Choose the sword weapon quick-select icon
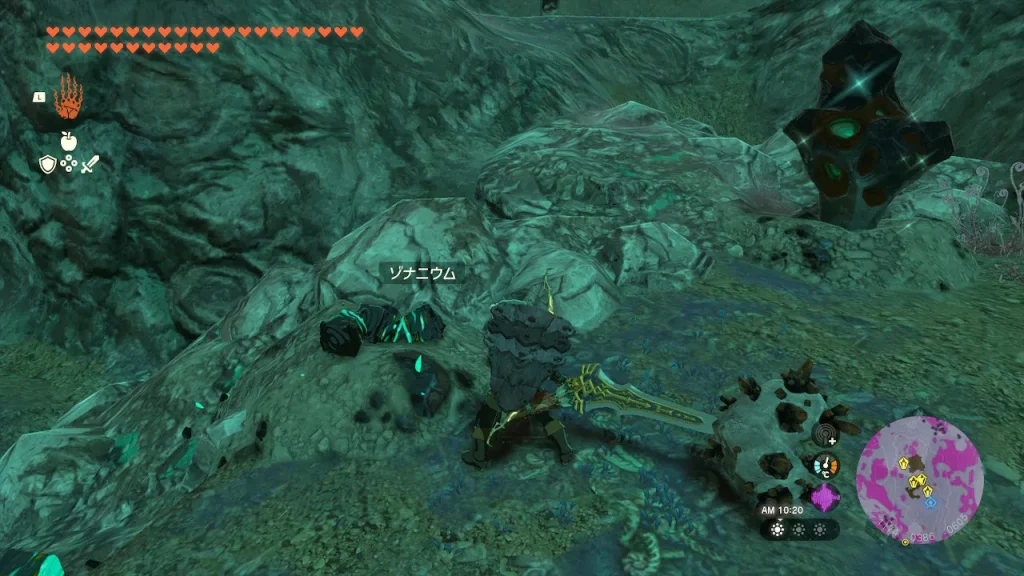Screen dimensions: 1024x576 click(90, 165)
